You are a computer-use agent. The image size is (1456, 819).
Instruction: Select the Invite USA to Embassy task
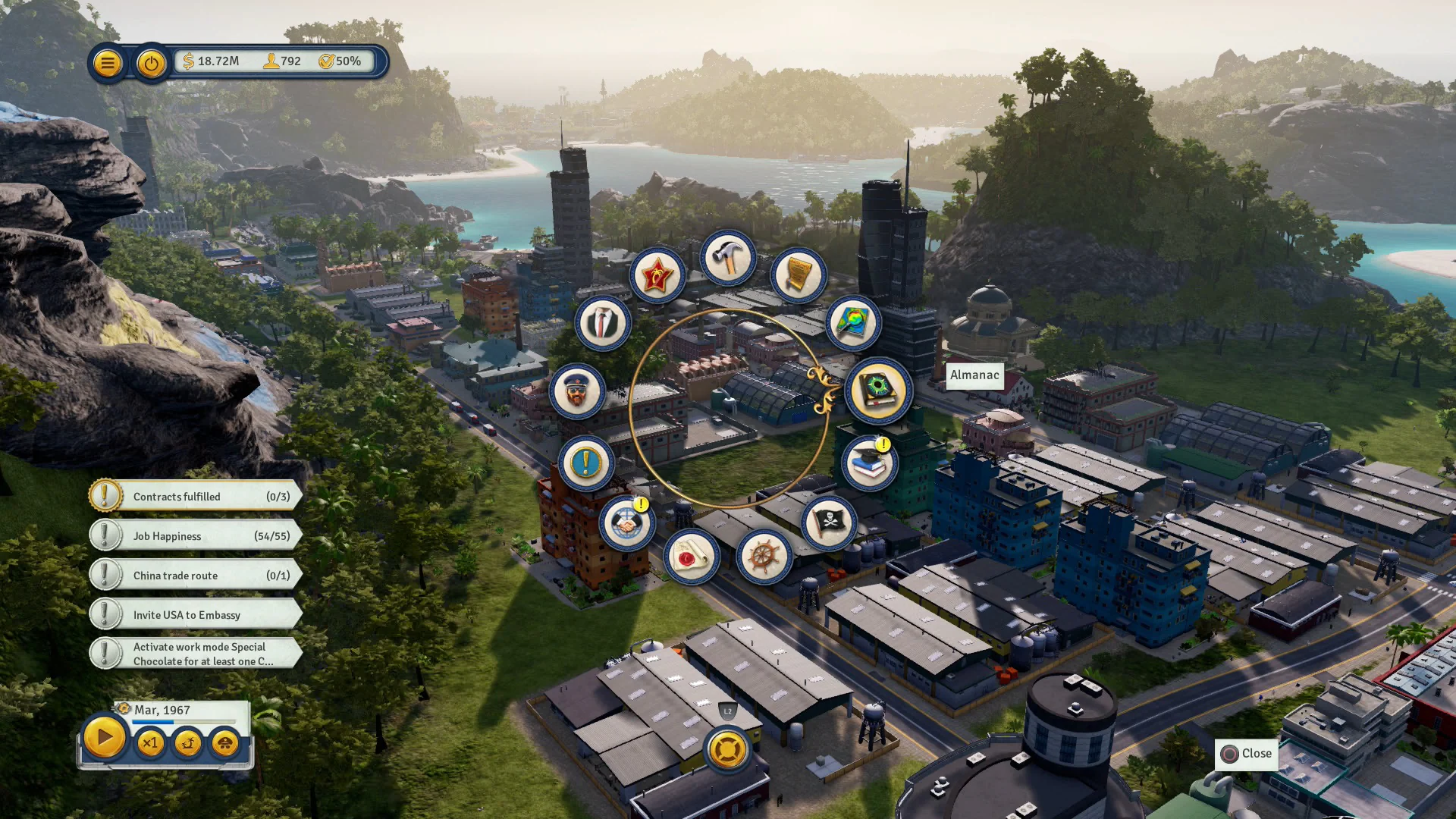(x=193, y=614)
